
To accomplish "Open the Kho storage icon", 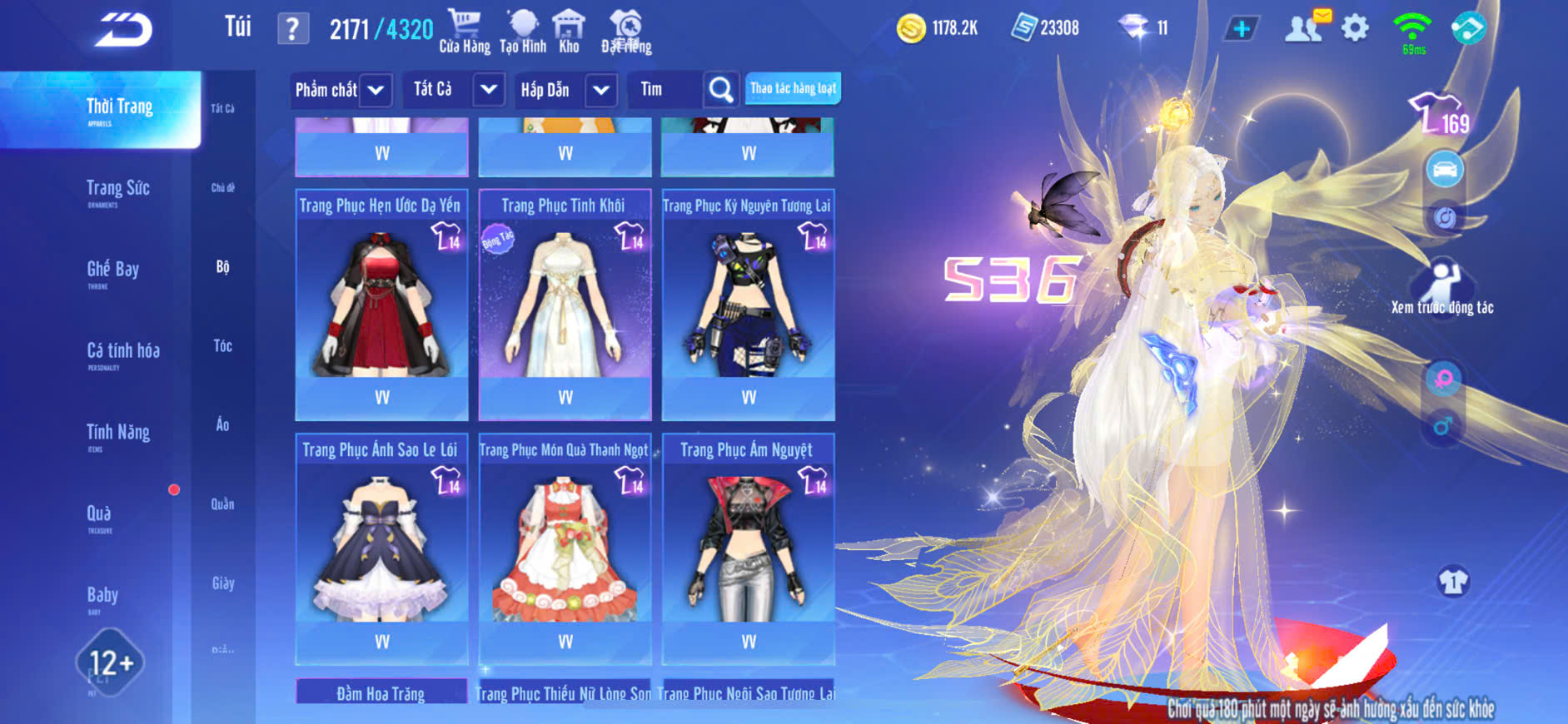I will pos(569,32).
